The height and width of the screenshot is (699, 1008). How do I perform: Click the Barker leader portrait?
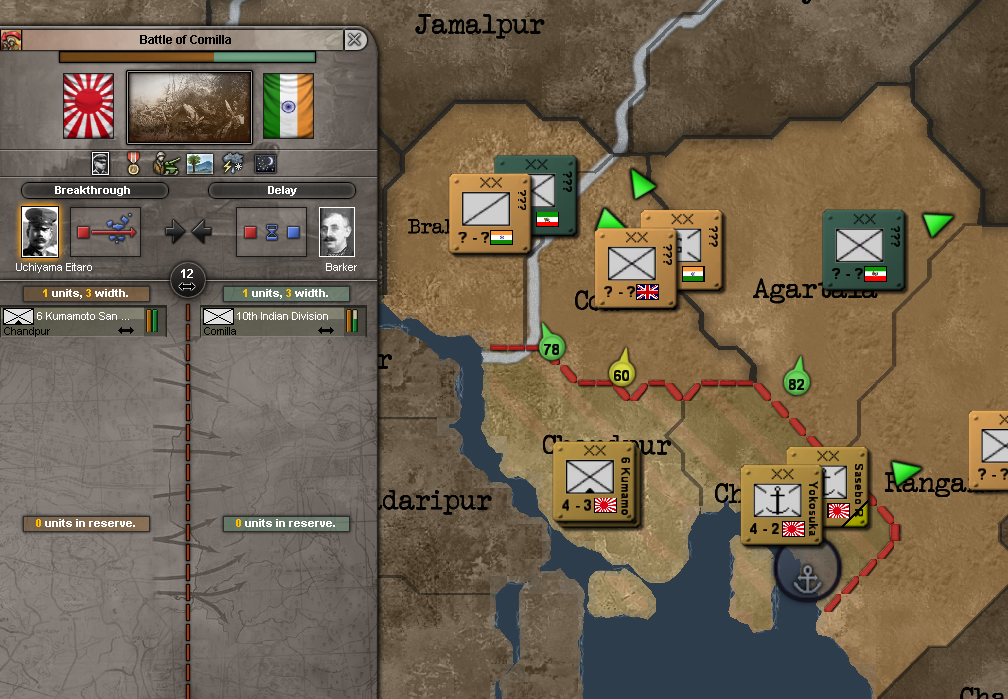tap(337, 232)
